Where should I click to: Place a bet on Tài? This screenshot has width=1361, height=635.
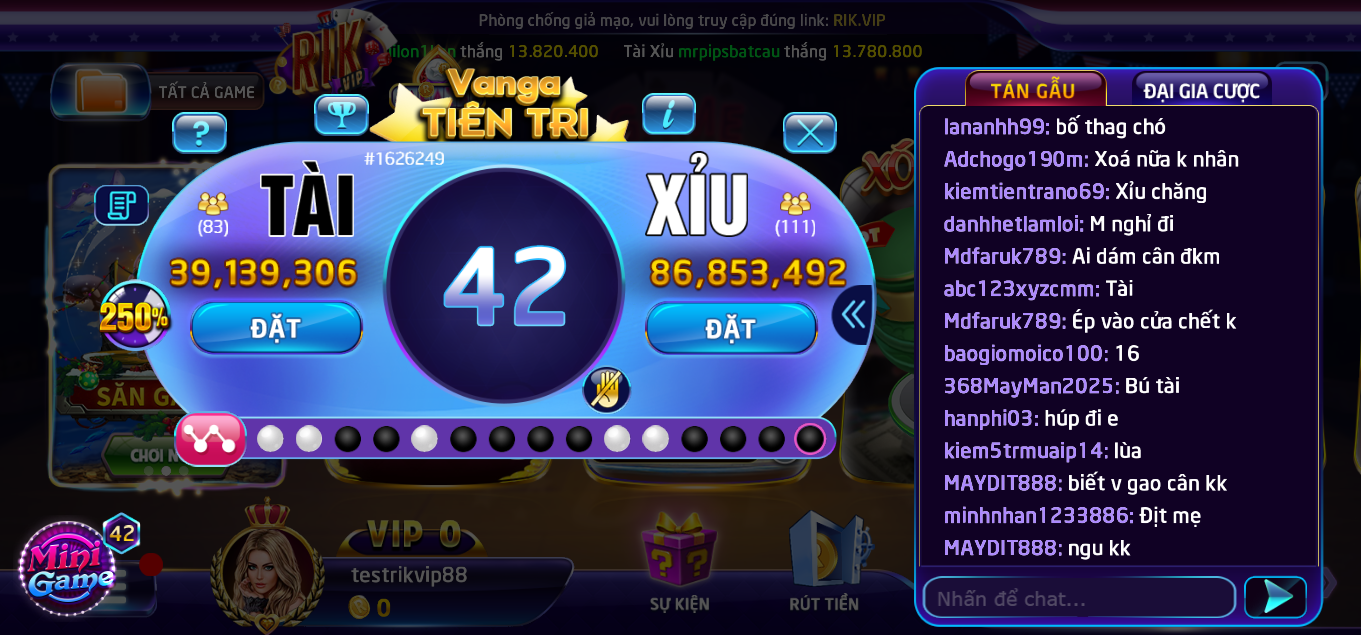[276, 328]
